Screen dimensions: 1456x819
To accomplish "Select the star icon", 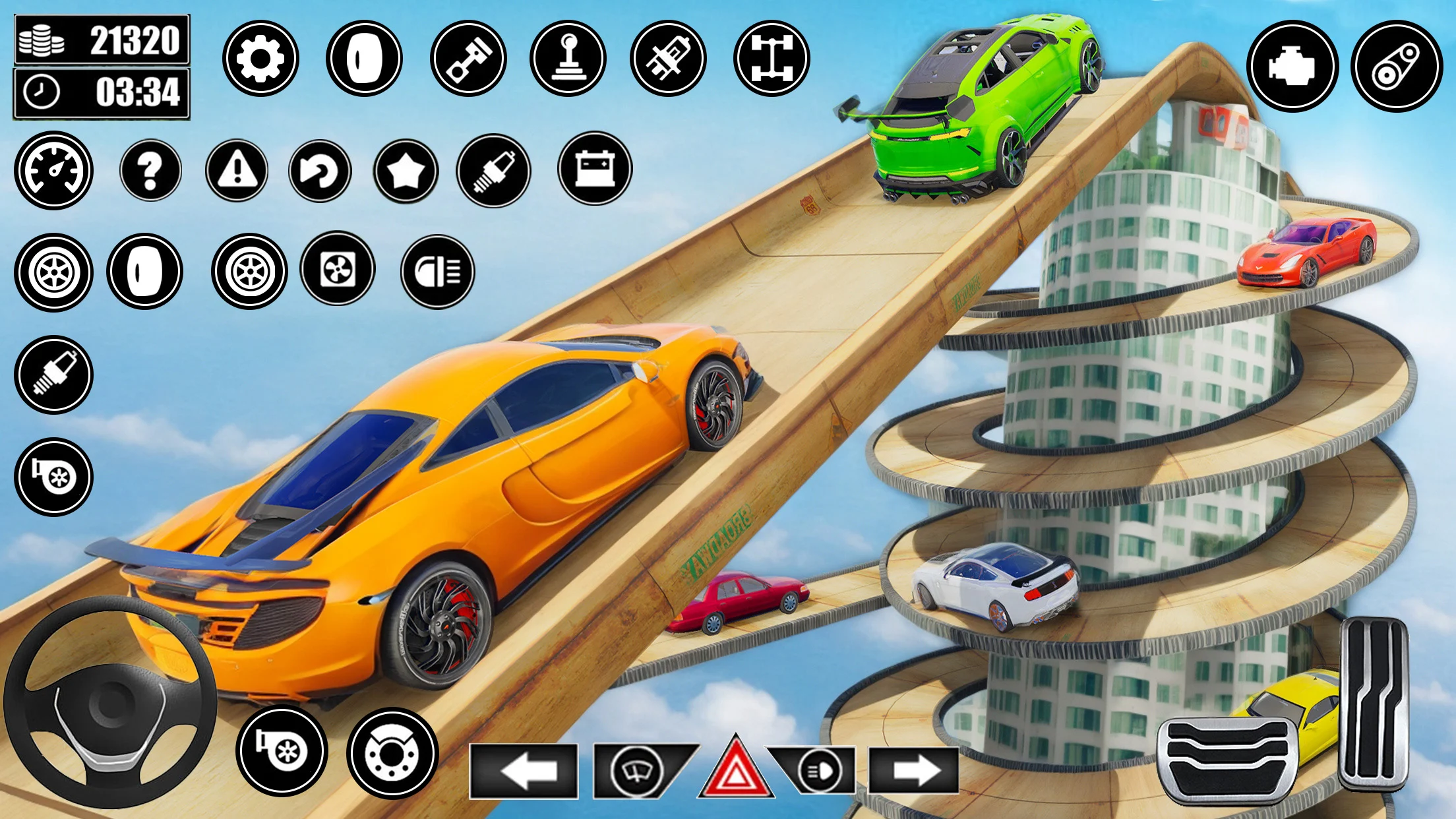I will [406, 171].
